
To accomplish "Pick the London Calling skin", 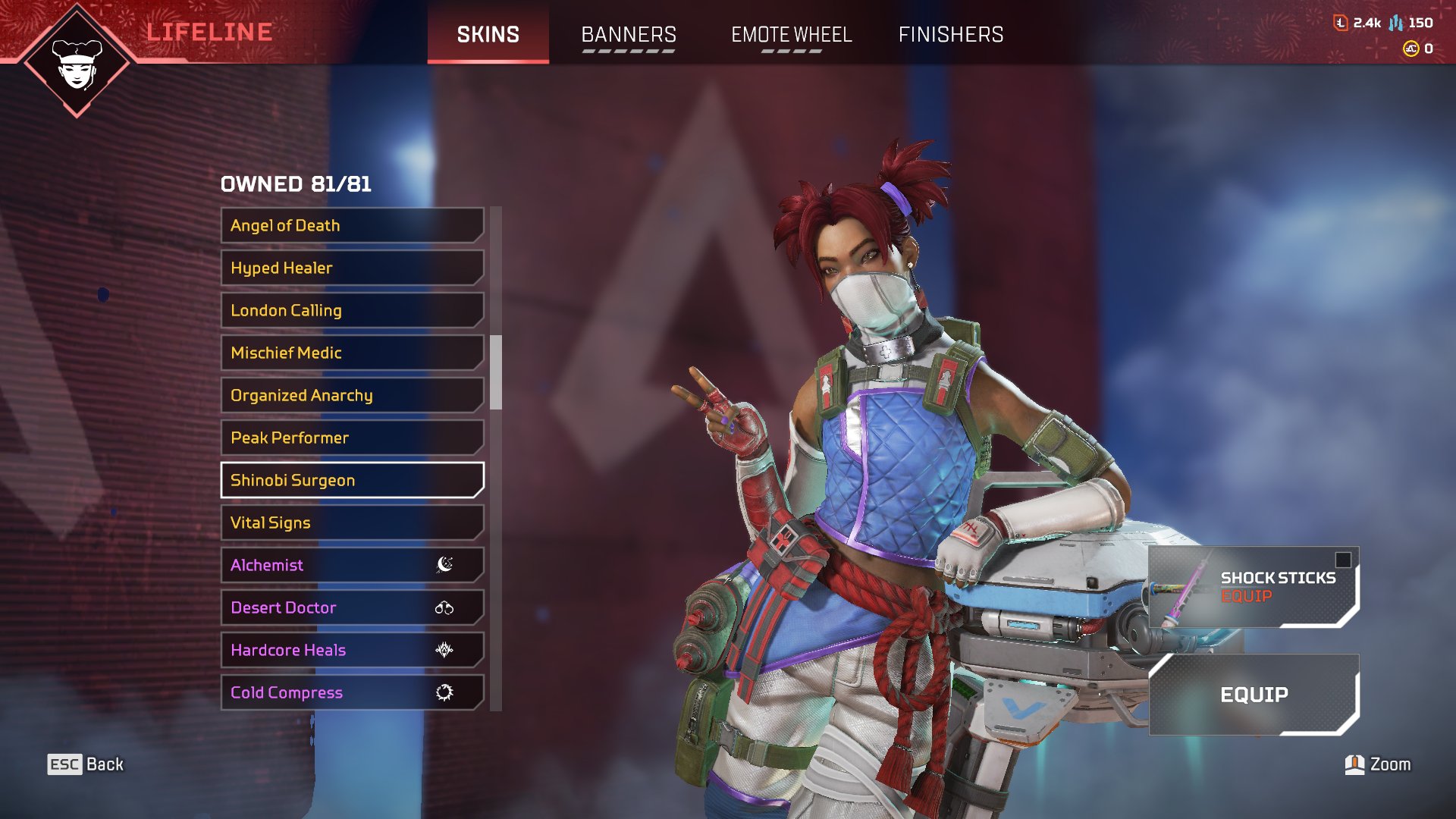I will pos(352,310).
